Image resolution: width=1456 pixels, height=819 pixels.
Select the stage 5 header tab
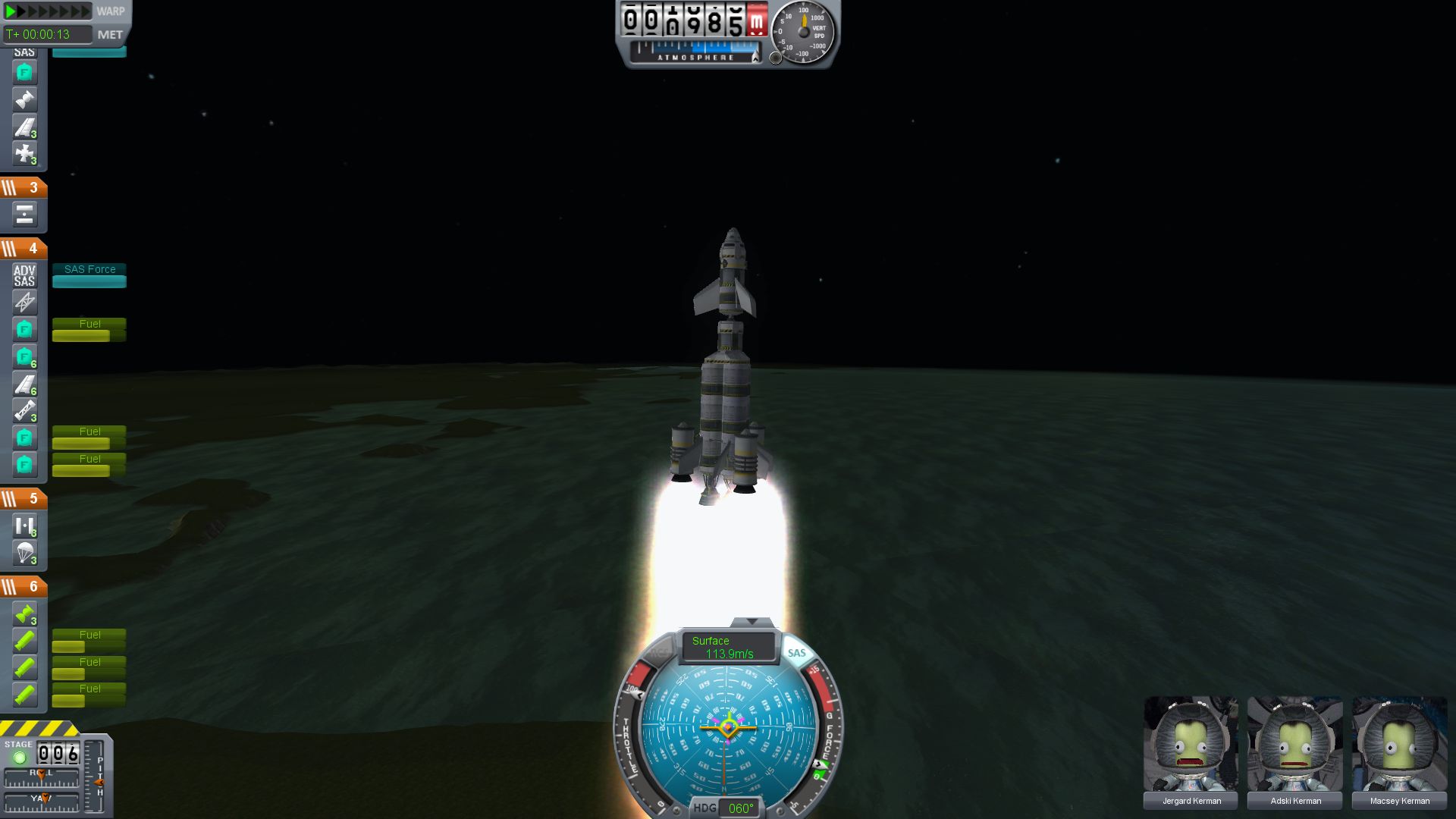(x=24, y=498)
